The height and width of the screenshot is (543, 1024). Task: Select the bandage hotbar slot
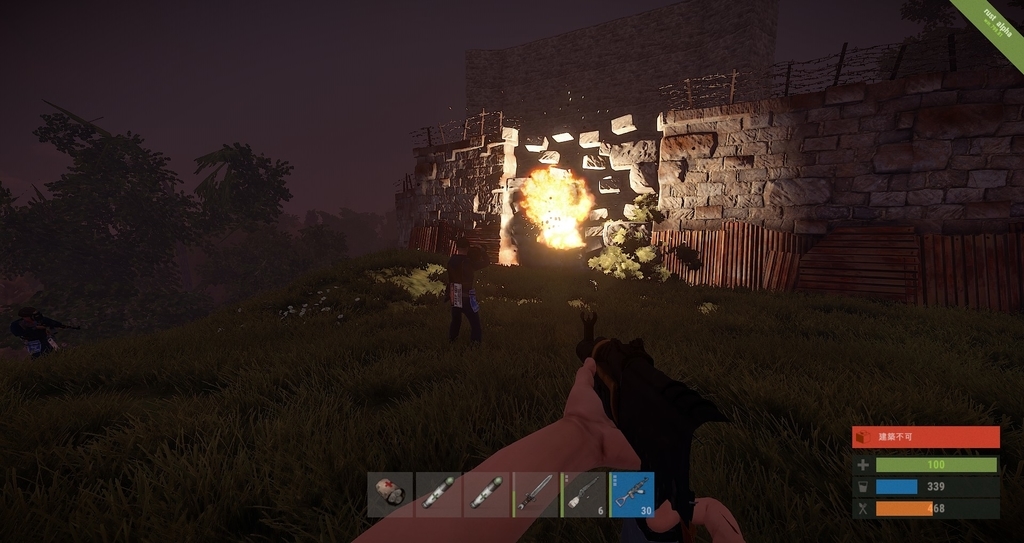(x=390, y=494)
